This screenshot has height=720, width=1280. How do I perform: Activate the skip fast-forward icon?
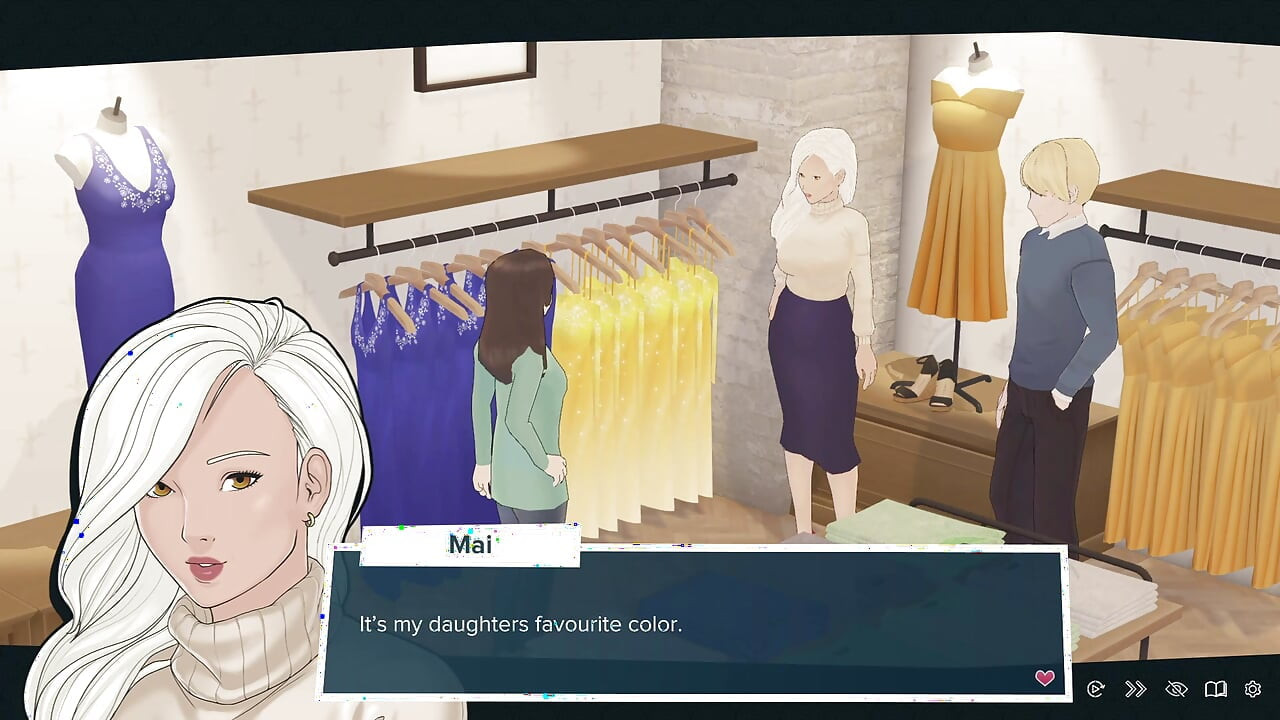pyautogui.click(x=1135, y=689)
